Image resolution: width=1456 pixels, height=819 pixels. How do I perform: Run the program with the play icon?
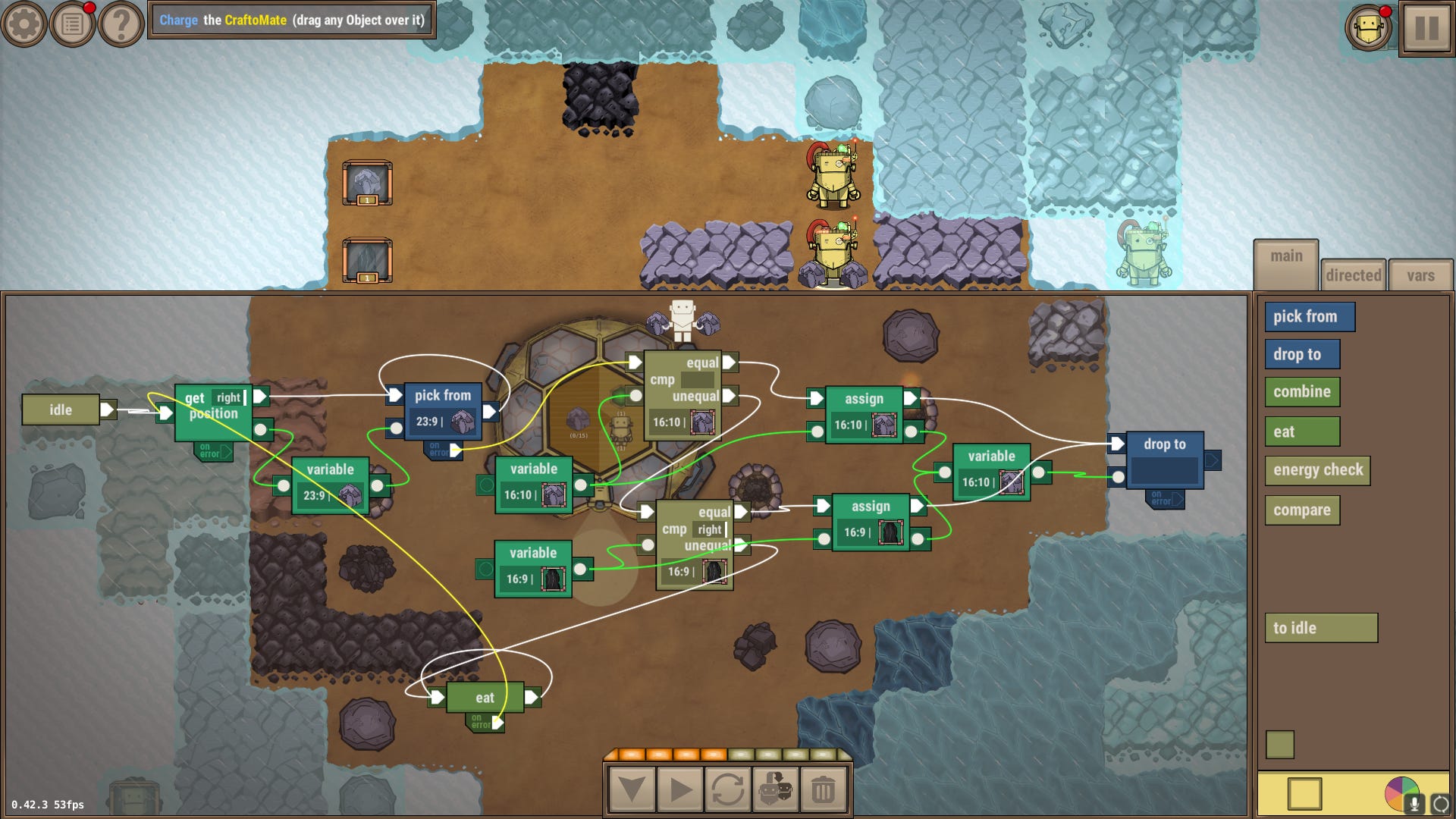pos(679,789)
